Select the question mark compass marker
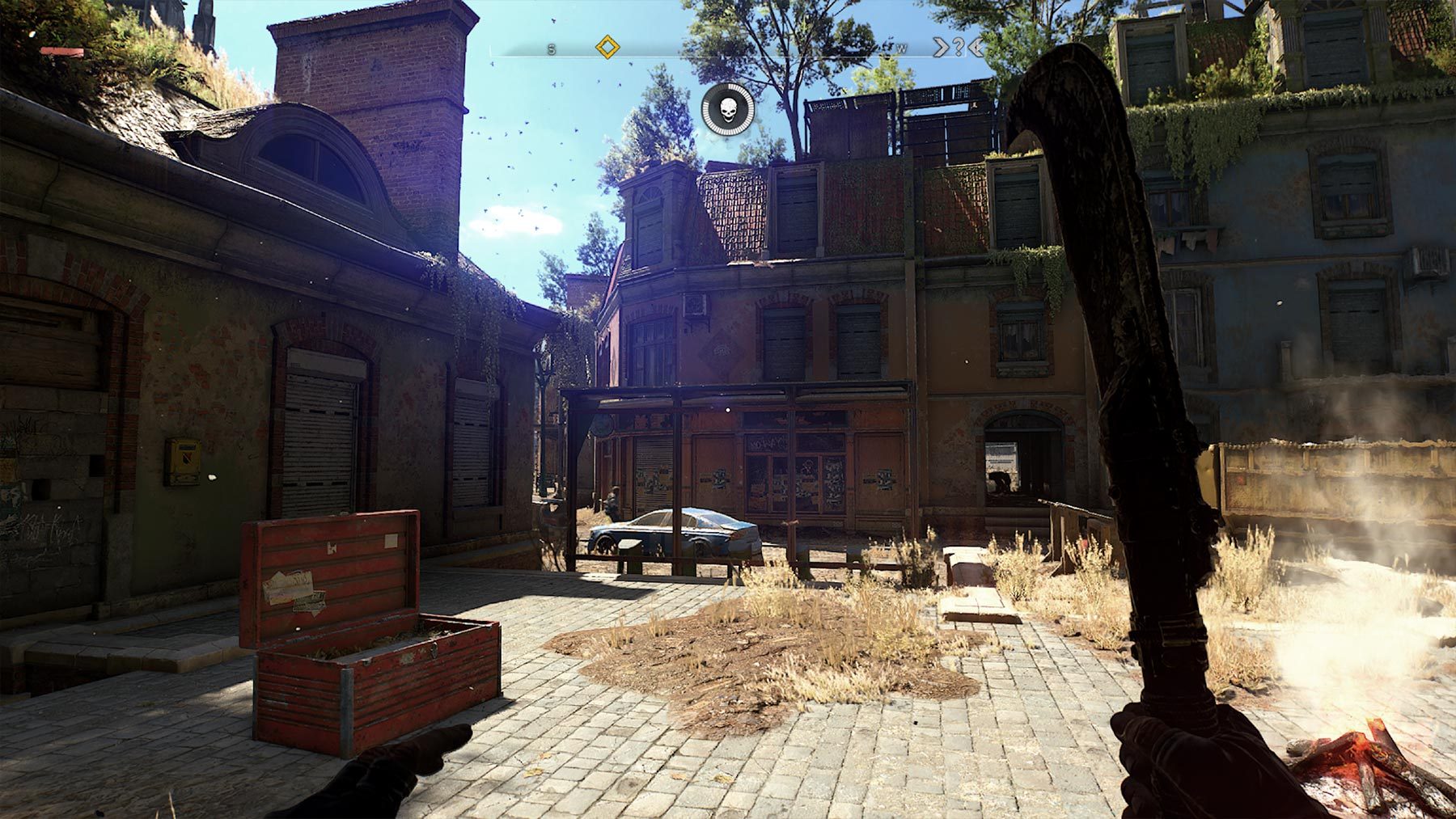 coord(959,47)
